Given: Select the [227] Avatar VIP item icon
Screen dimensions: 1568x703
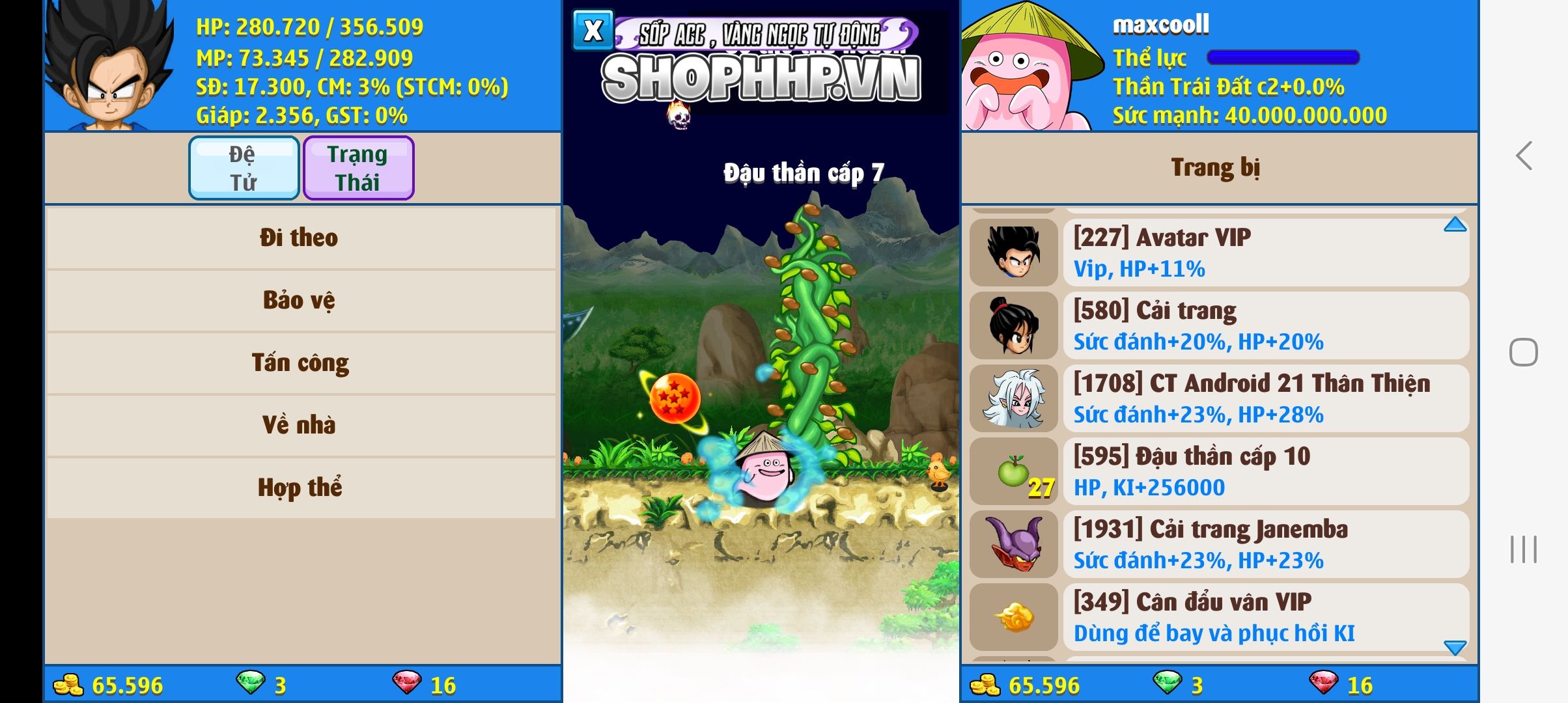Looking at the screenshot, I should point(1014,253).
